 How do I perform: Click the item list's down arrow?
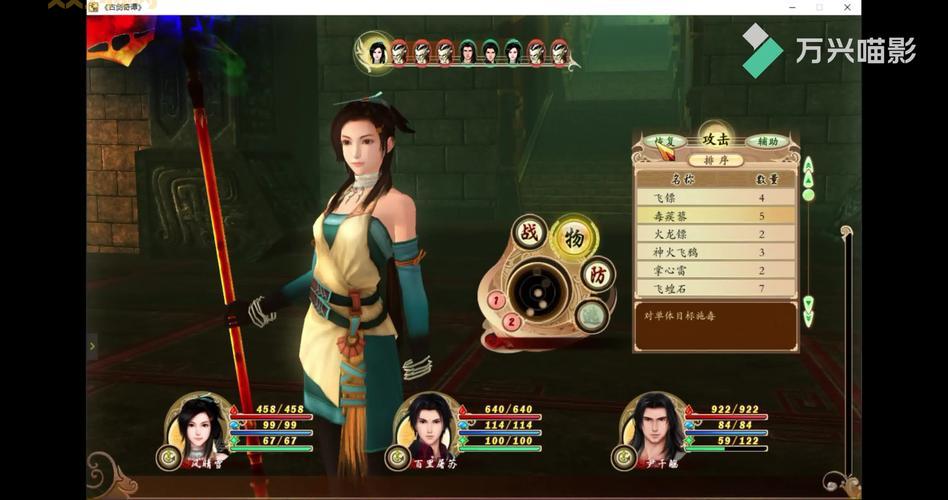808,306
